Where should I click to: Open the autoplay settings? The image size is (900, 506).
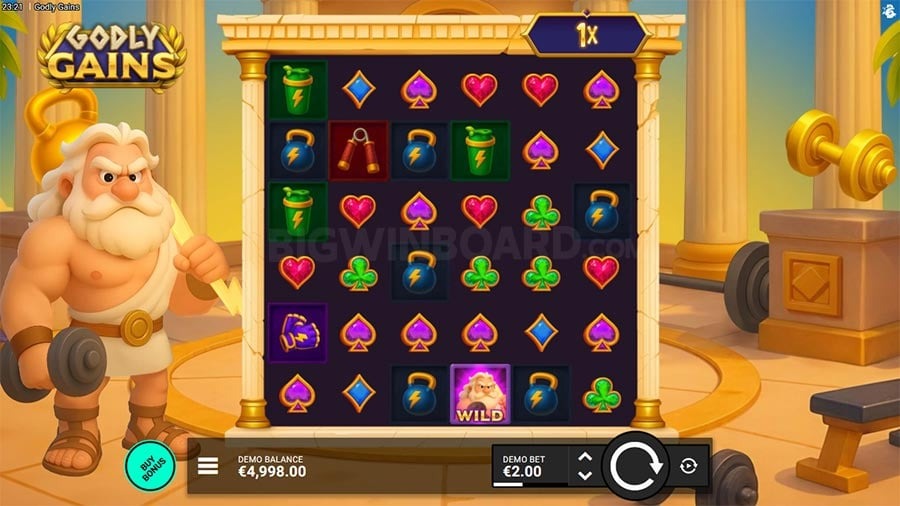coord(690,466)
